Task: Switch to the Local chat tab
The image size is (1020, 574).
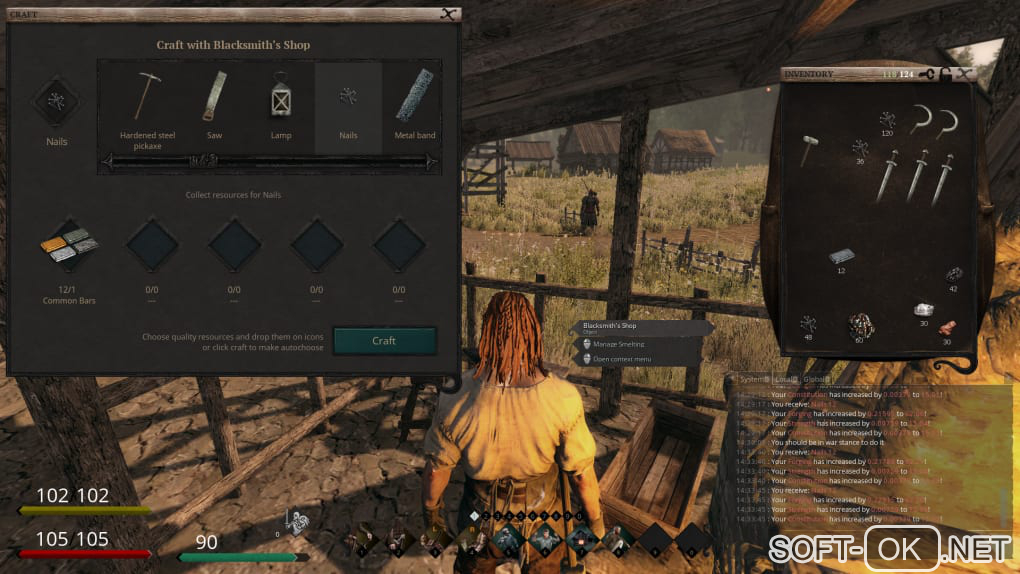Action: point(786,379)
